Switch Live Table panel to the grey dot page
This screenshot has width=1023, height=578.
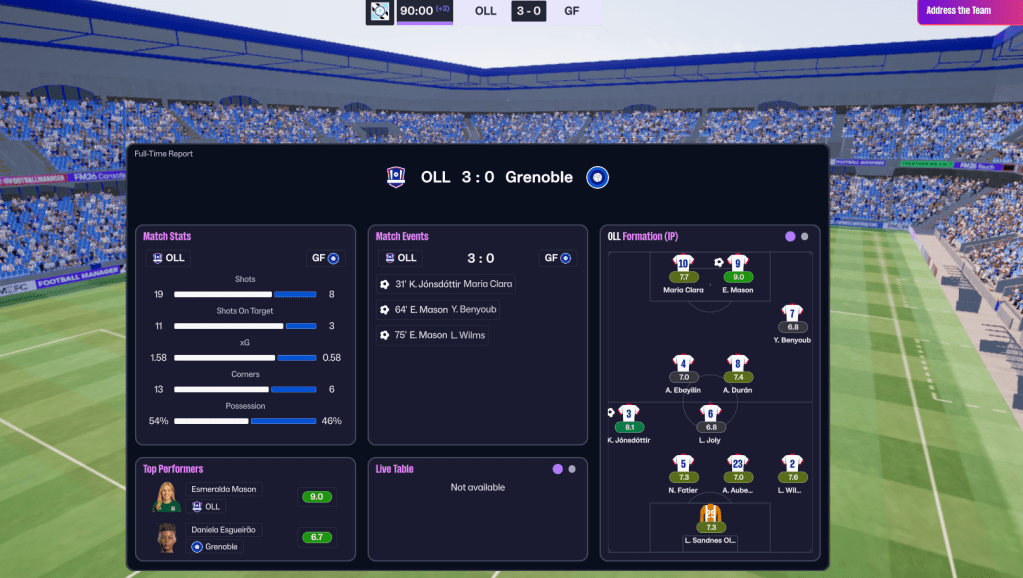click(x=572, y=469)
